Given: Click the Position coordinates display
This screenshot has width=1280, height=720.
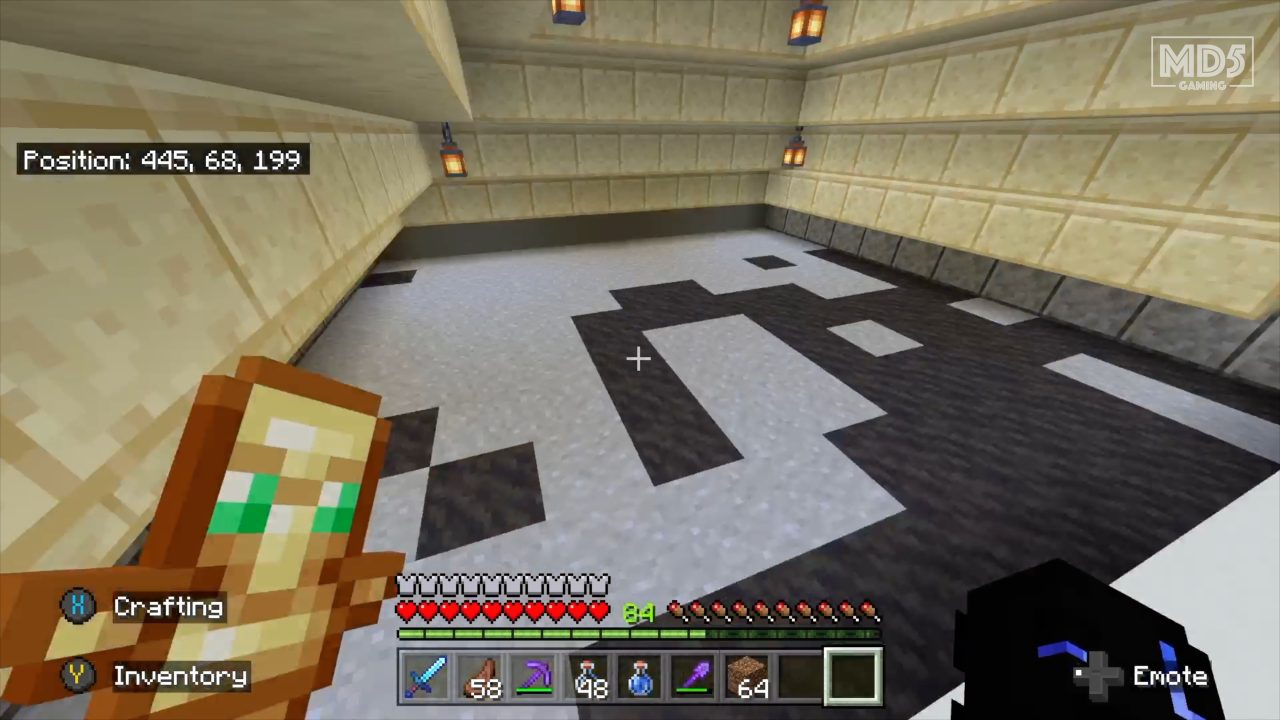Looking at the screenshot, I should coord(163,160).
